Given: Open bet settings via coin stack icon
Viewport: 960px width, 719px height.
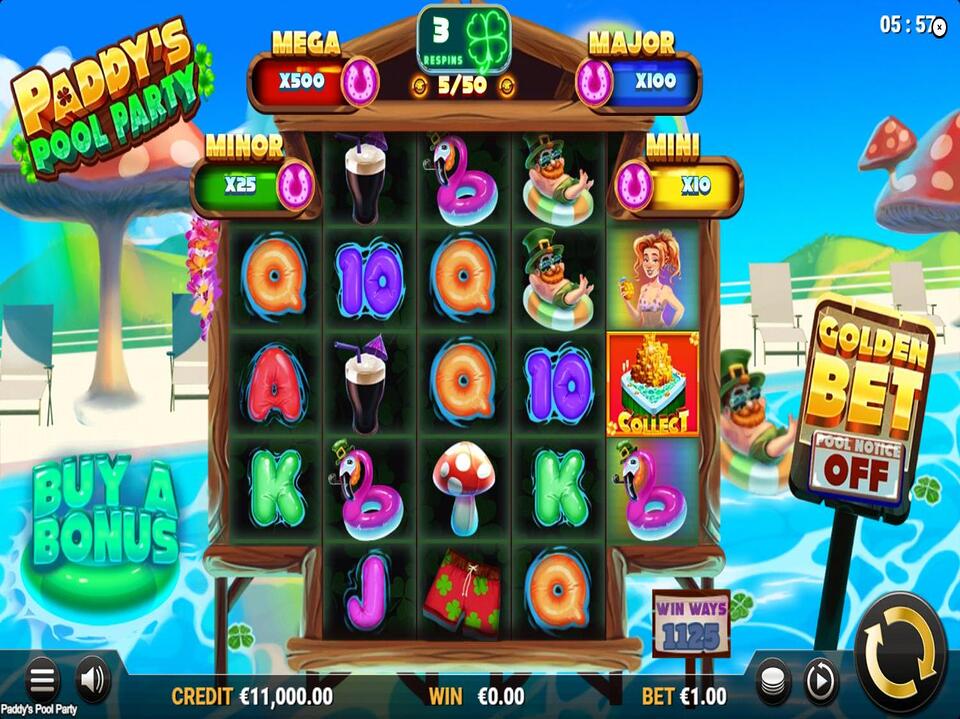Looking at the screenshot, I should [771, 681].
